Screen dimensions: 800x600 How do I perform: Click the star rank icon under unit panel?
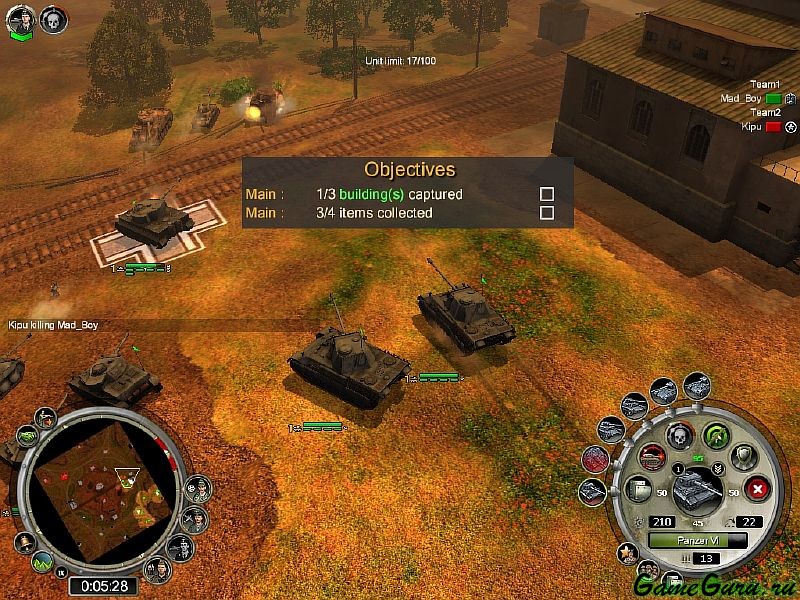click(629, 552)
